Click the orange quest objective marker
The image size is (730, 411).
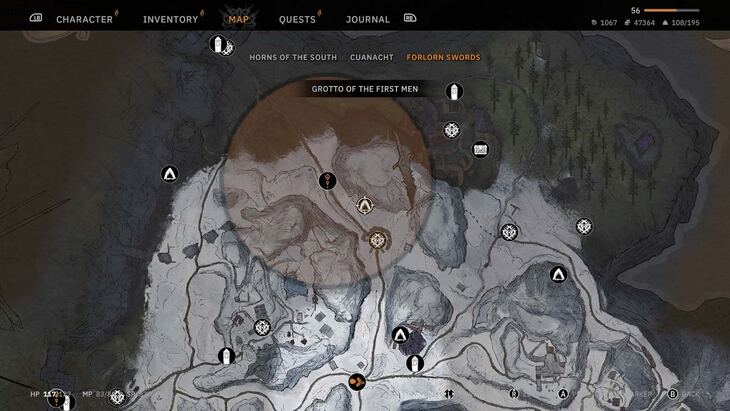click(x=356, y=381)
